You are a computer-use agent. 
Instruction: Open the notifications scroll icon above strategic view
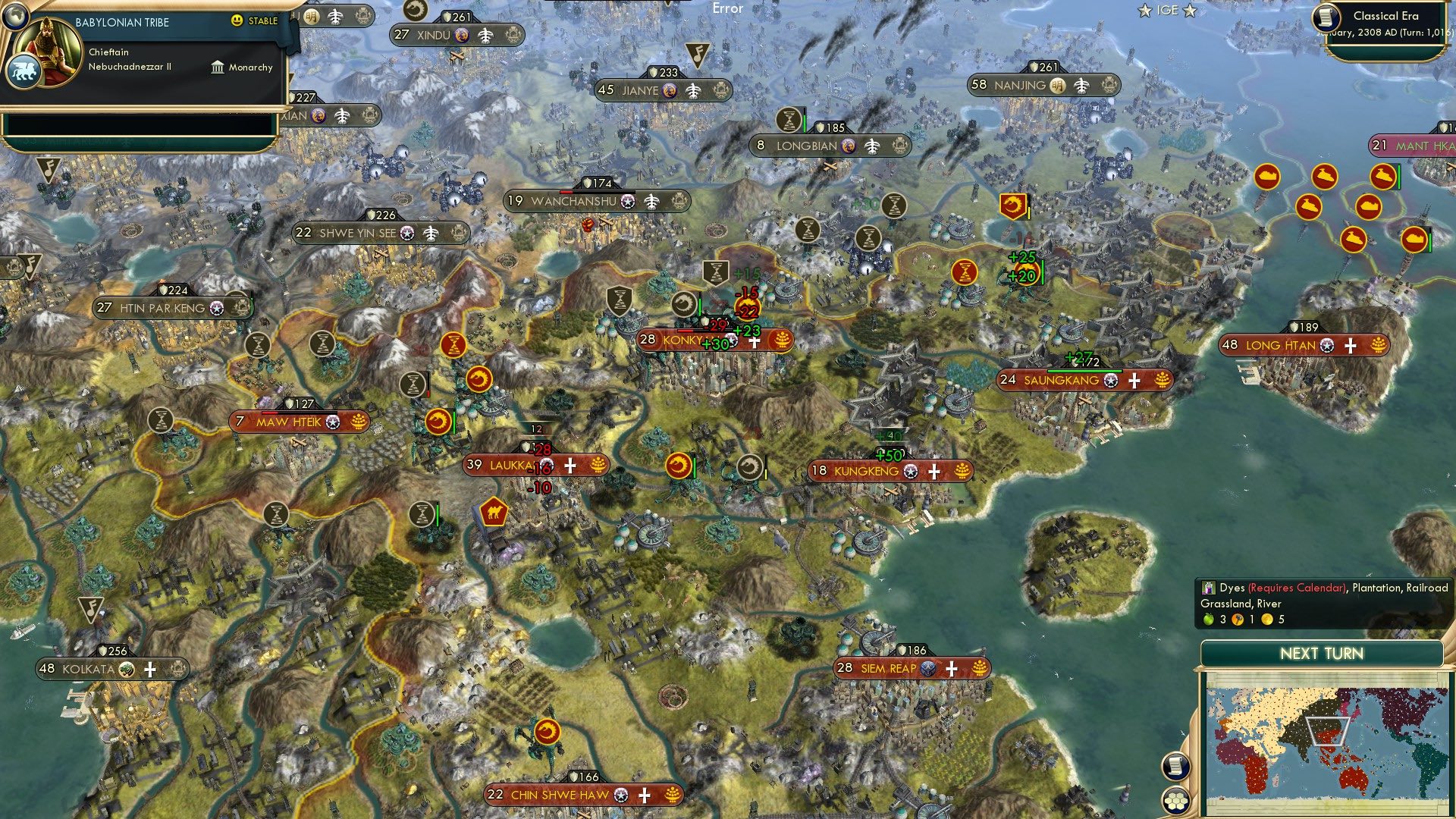[1175, 766]
